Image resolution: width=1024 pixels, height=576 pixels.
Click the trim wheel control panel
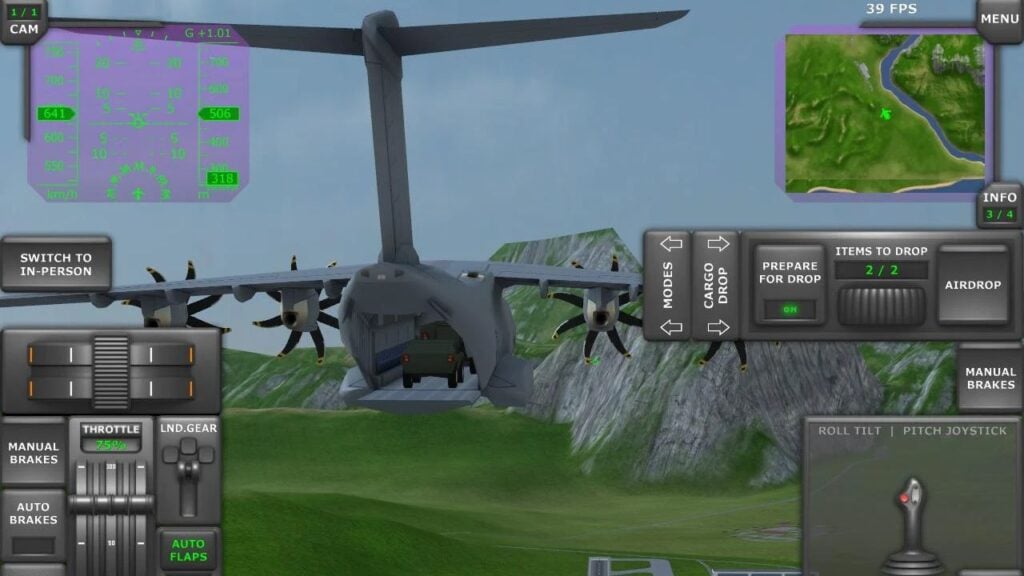pyautogui.click(x=110, y=370)
